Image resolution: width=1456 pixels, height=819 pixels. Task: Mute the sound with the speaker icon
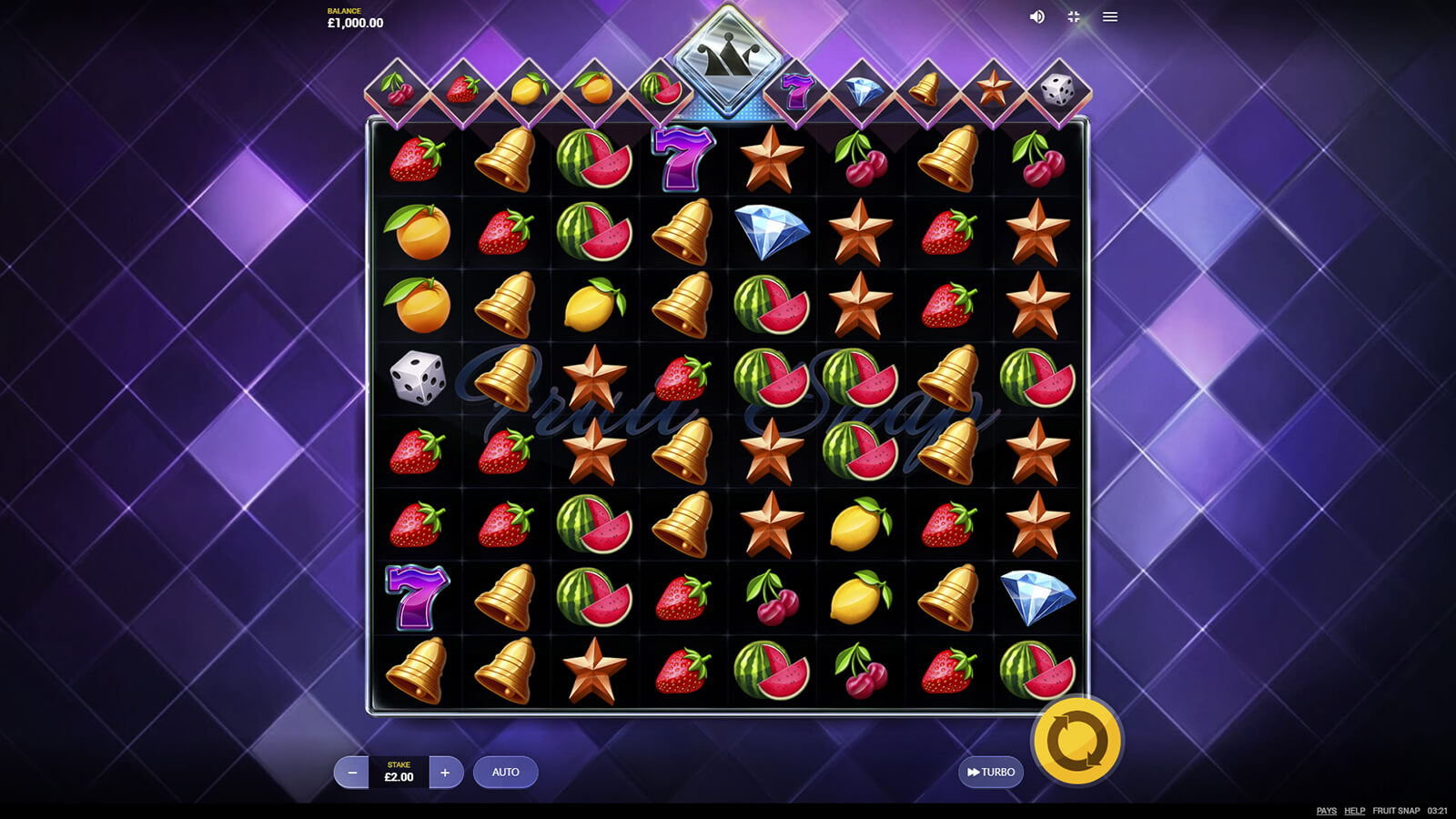pos(1036,17)
